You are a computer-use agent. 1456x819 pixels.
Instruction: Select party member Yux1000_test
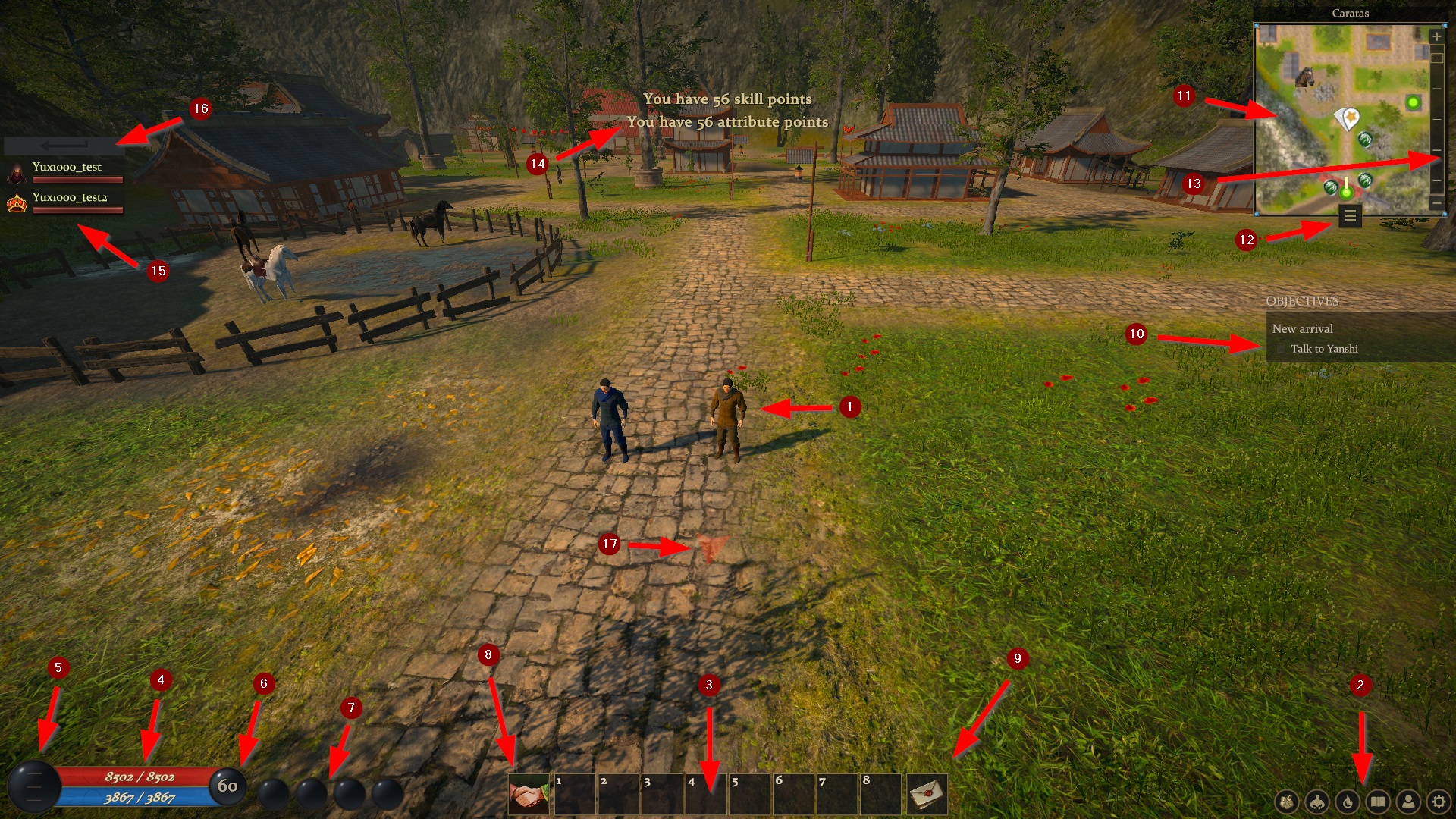[66, 167]
